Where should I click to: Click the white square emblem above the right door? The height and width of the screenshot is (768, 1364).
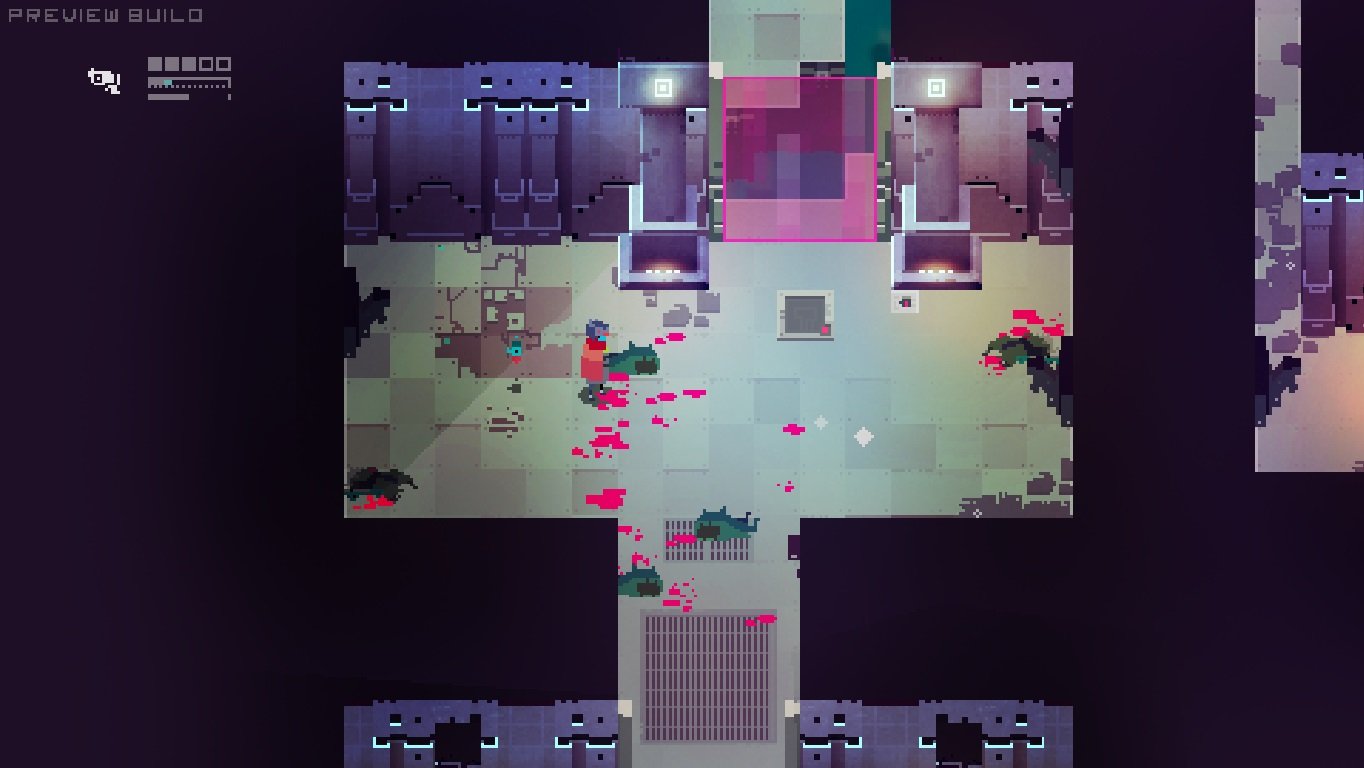pos(936,88)
